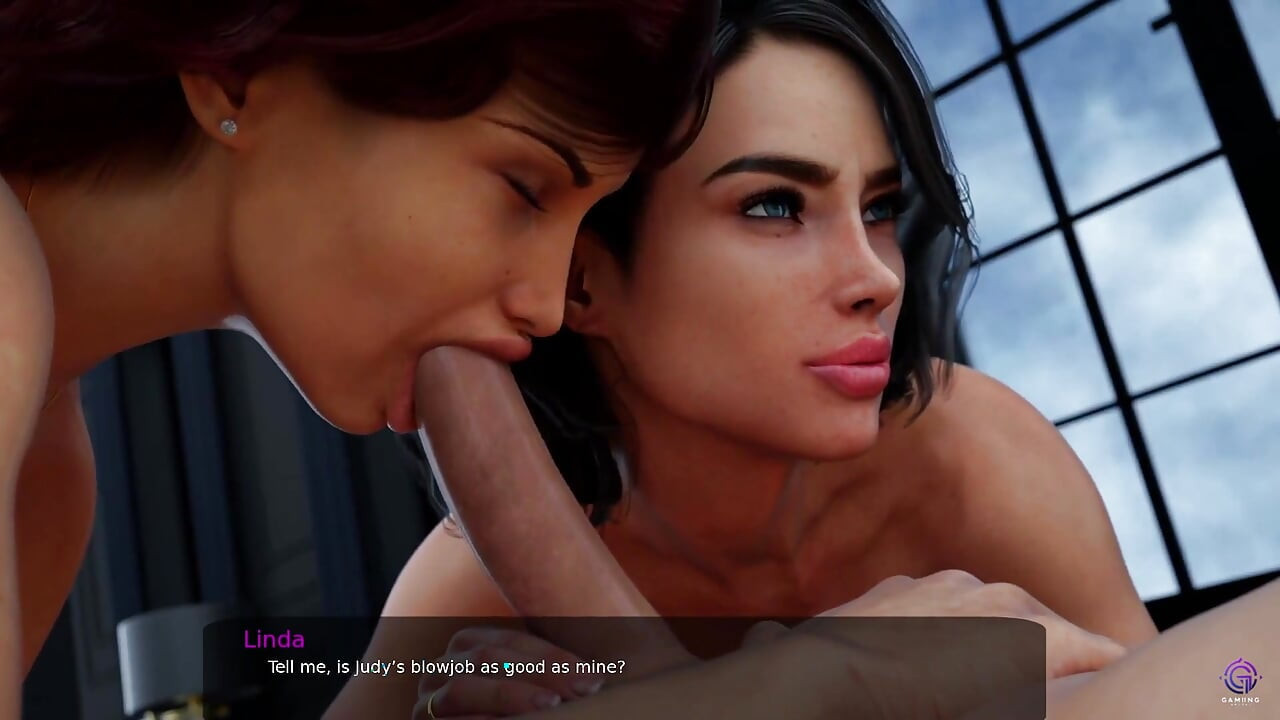Image resolution: width=1280 pixels, height=720 pixels.
Task: Click the right arrow accent of the Gamiing logo
Action: click(1261, 677)
